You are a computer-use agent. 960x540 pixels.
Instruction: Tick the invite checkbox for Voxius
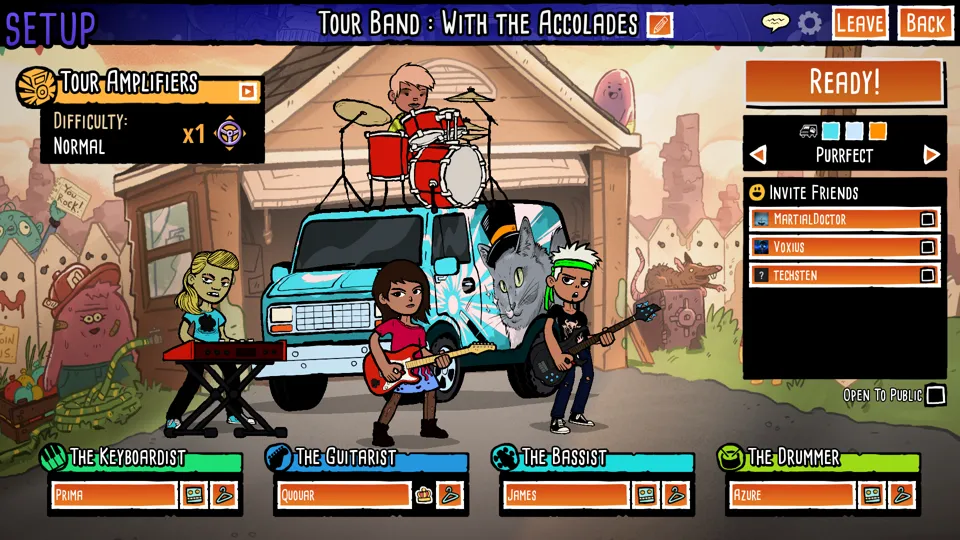(x=927, y=247)
